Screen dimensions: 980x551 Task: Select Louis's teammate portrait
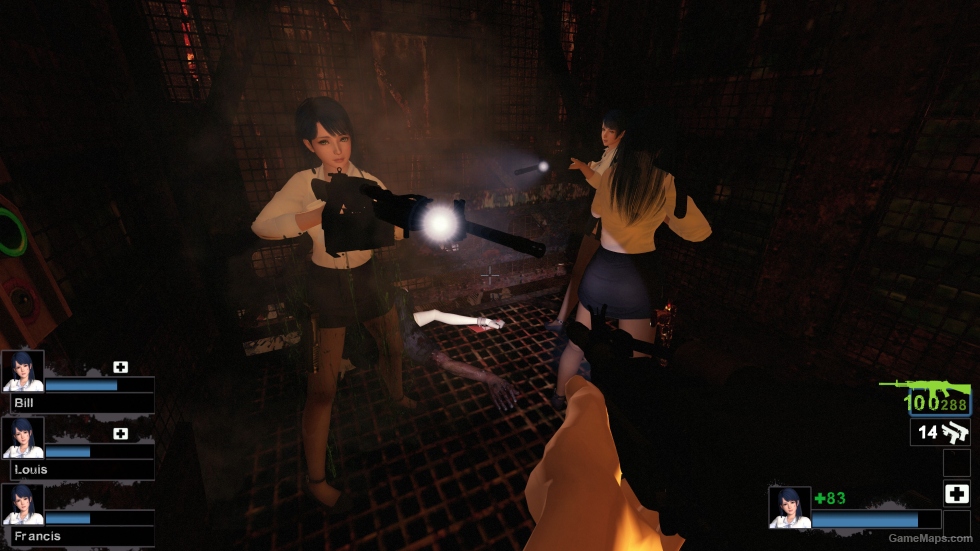pos(23,438)
